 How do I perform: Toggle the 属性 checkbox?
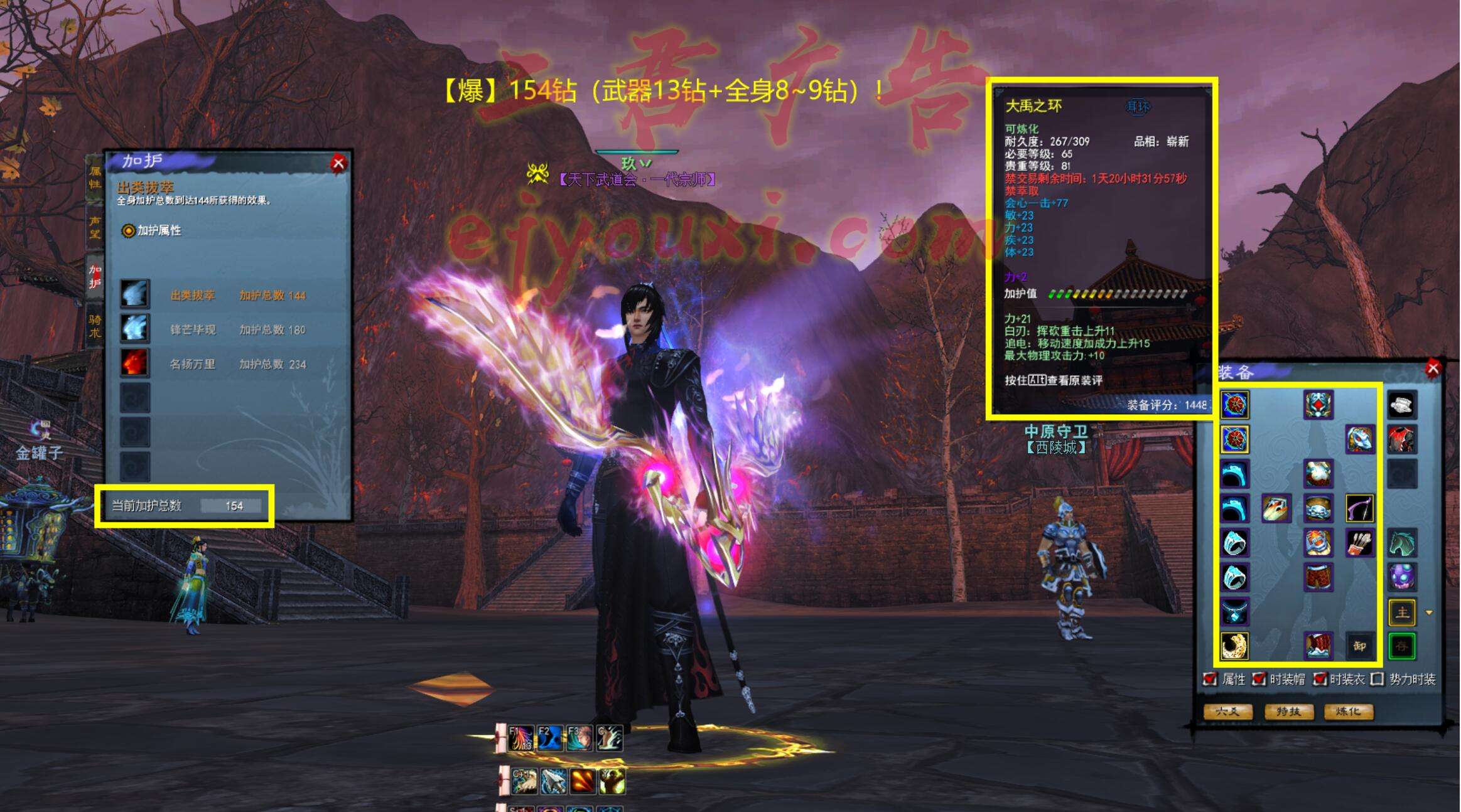click(x=1209, y=679)
